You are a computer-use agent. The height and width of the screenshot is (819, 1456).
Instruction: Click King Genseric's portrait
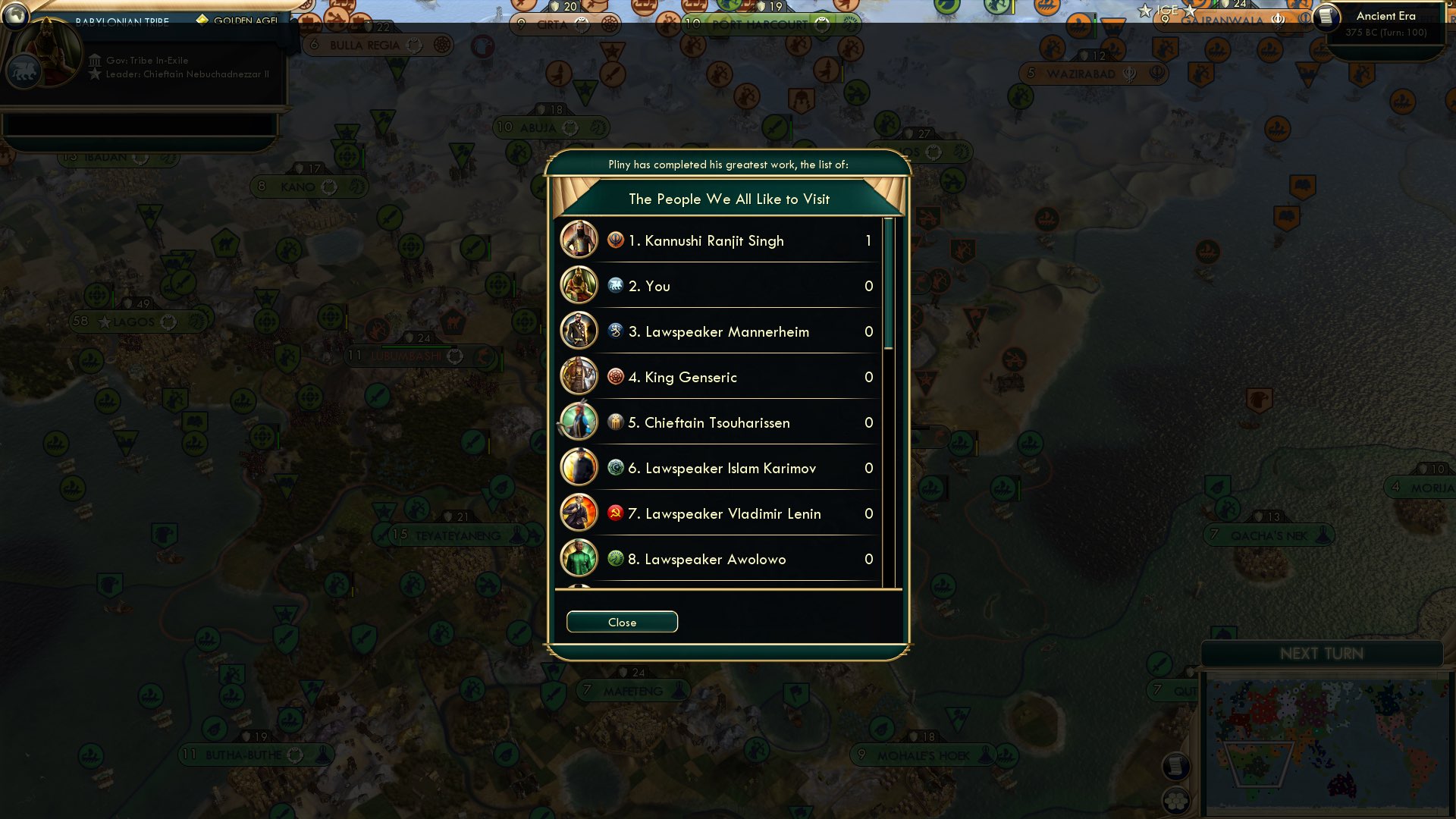pyautogui.click(x=579, y=377)
